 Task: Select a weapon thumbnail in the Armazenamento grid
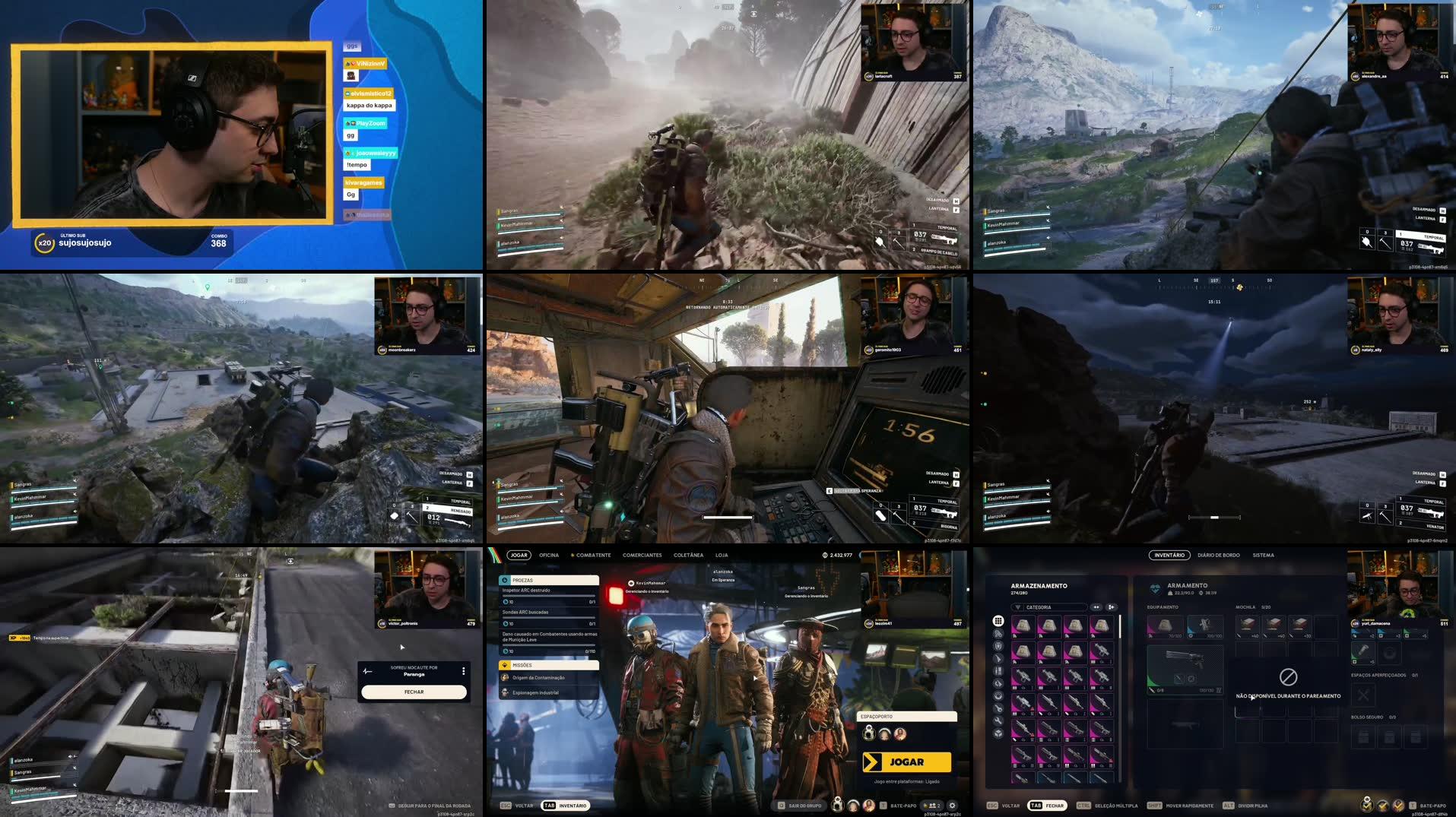tap(1050, 676)
